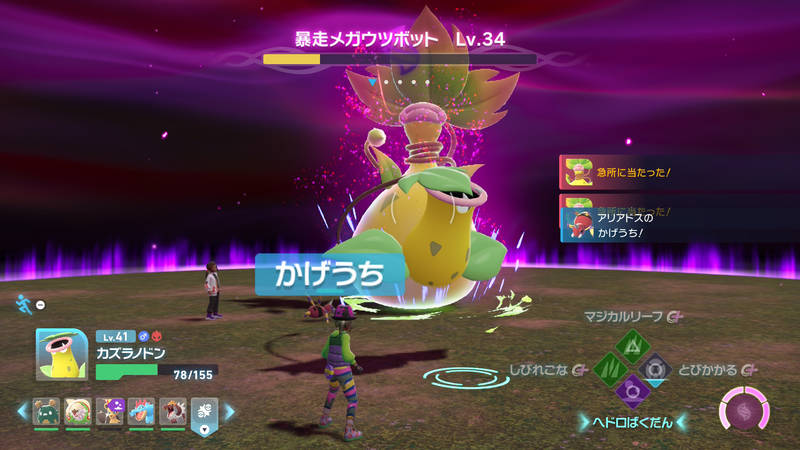Click the party bar's right arrow

pos(229,411)
